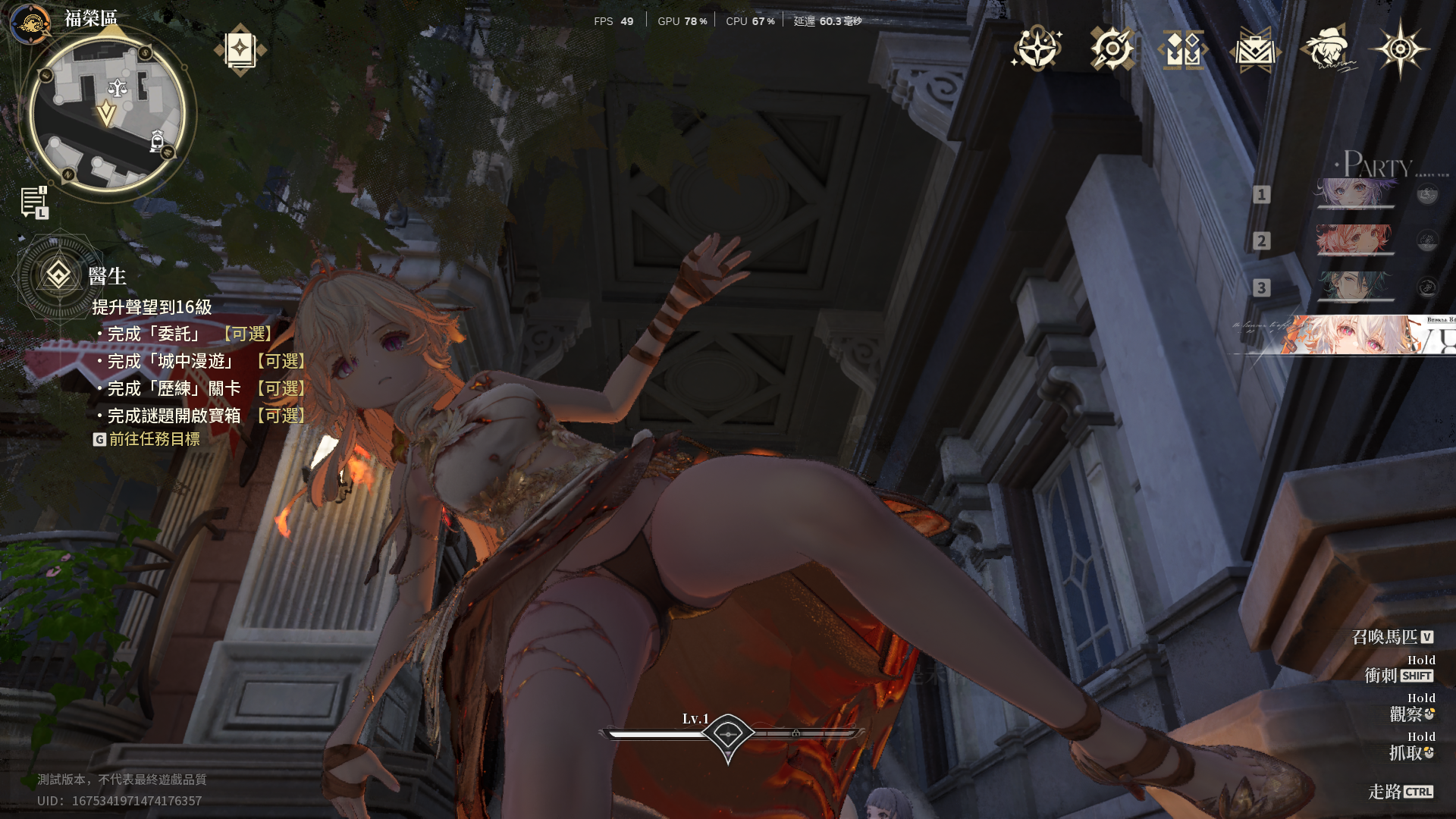1456x819 pixels.
Task: Open the crescent star compass menu icon
Action: [1037, 49]
